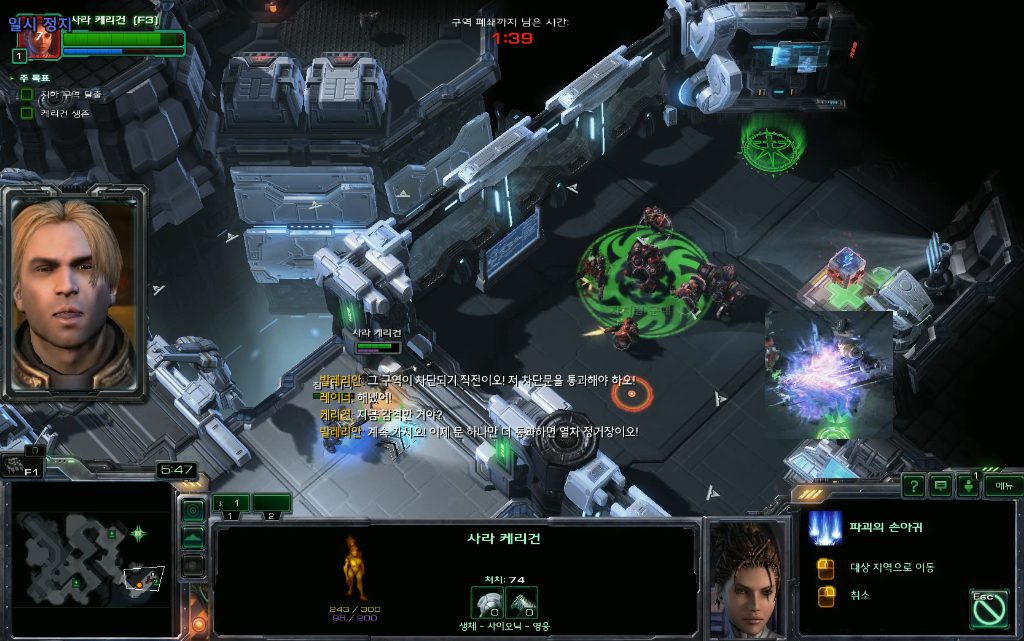This screenshot has height=641, width=1024.
Task: Cancel the ability with the Esc button
Action: [987, 608]
